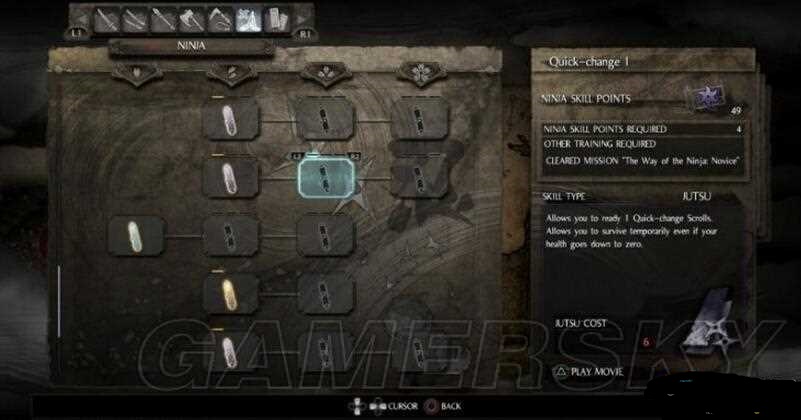This screenshot has height=420, width=801.
Task: Switch to the Onmyo Magic tab
Action: (274, 19)
